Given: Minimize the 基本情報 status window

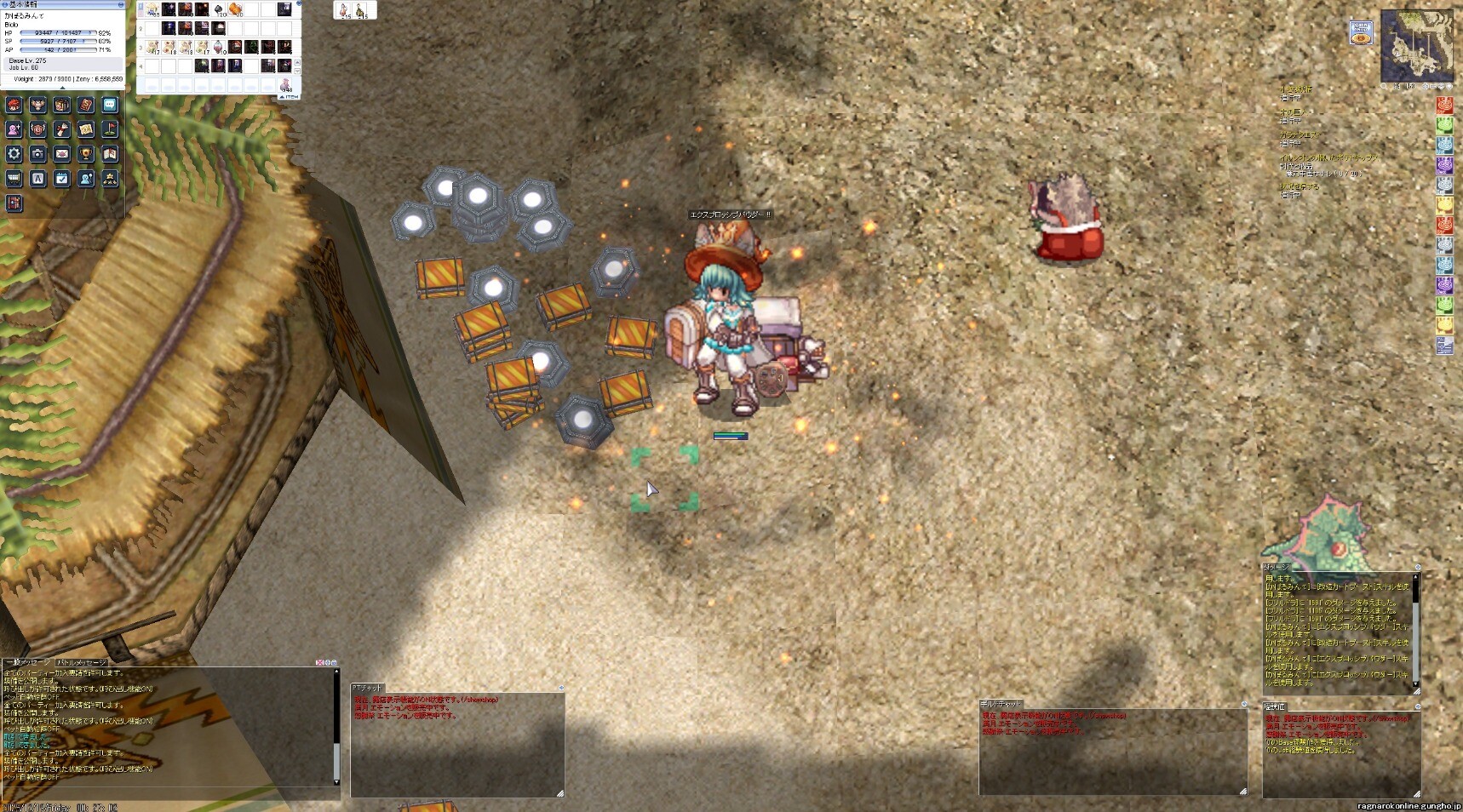Looking at the screenshot, I should pyautogui.click(x=120, y=4).
